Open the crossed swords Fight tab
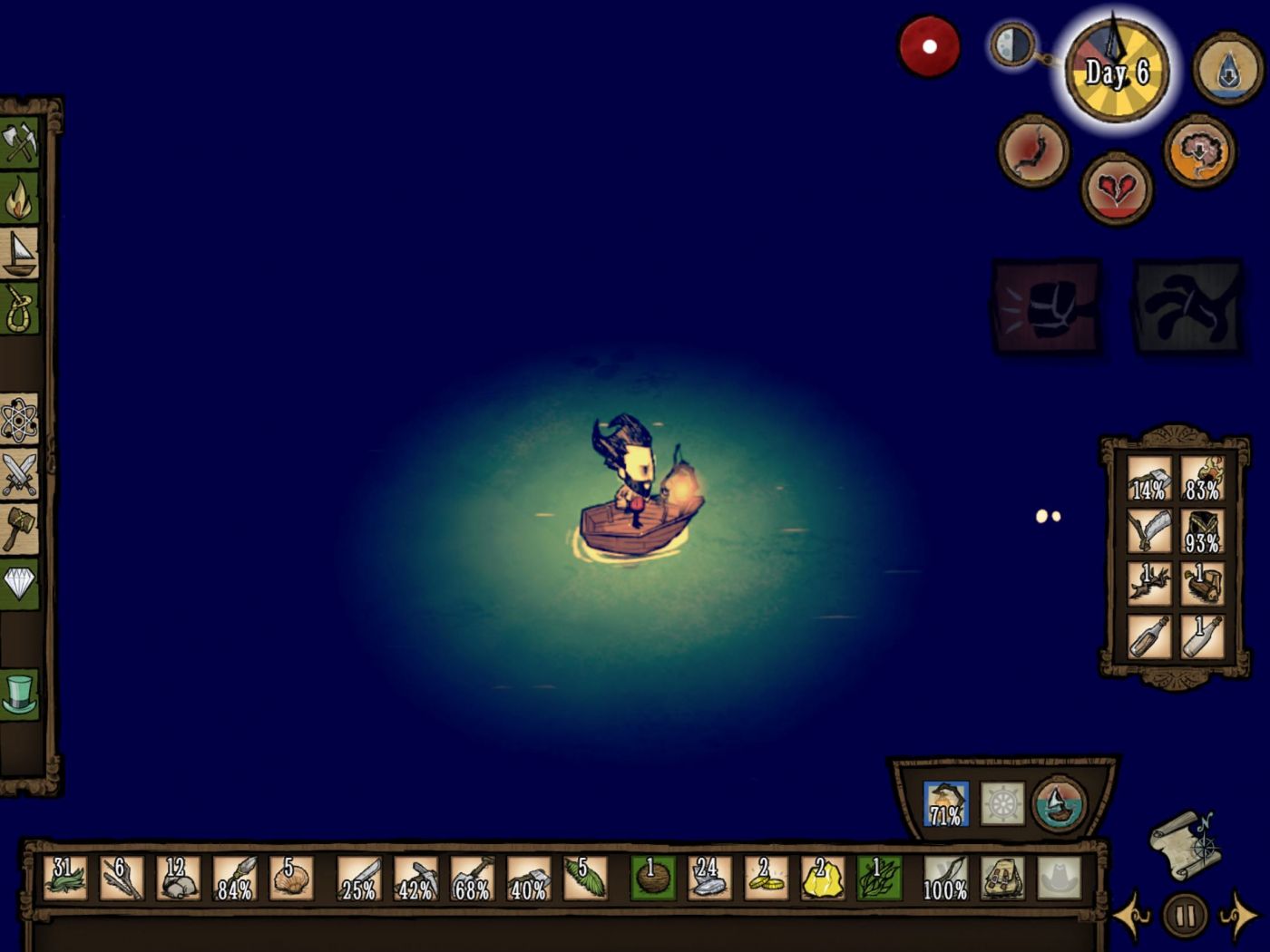This screenshot has height=952, width=1270. 19,473
